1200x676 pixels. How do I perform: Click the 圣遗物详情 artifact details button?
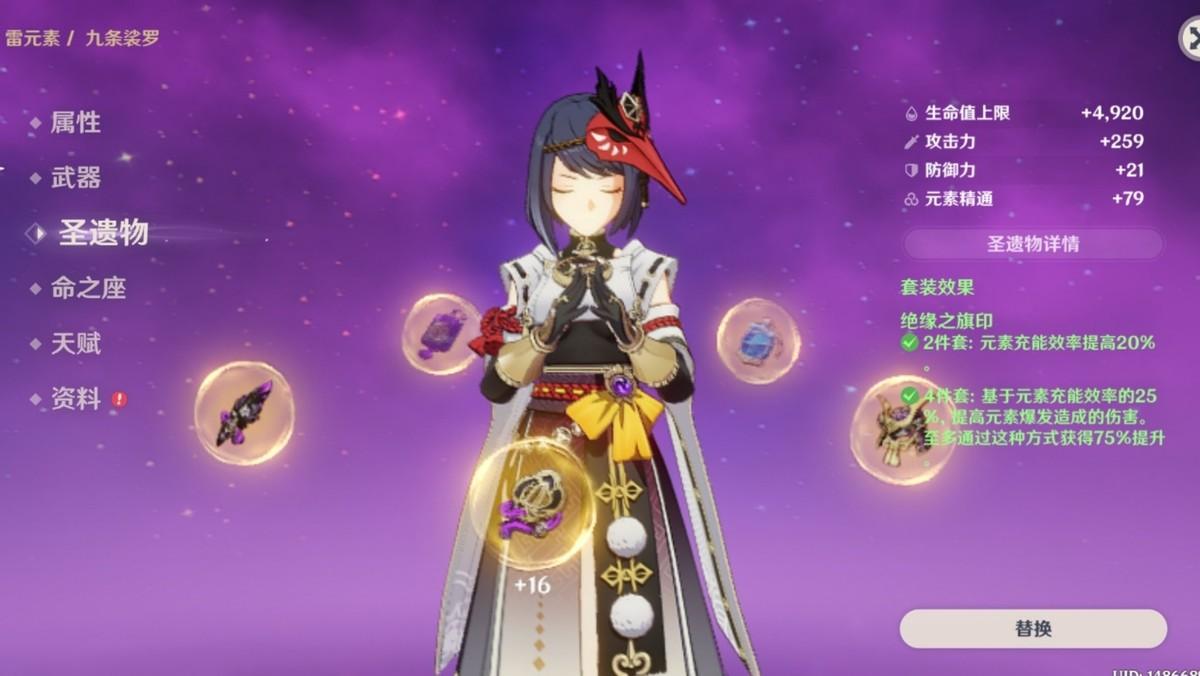pyautogui.click(x=1032, y=244)
